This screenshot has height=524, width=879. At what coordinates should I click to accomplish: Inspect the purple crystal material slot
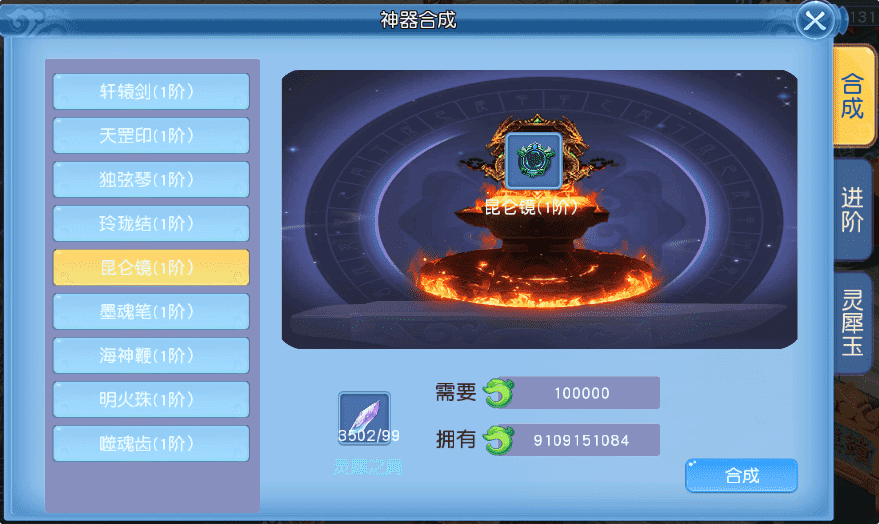click(x=364, y=419)
